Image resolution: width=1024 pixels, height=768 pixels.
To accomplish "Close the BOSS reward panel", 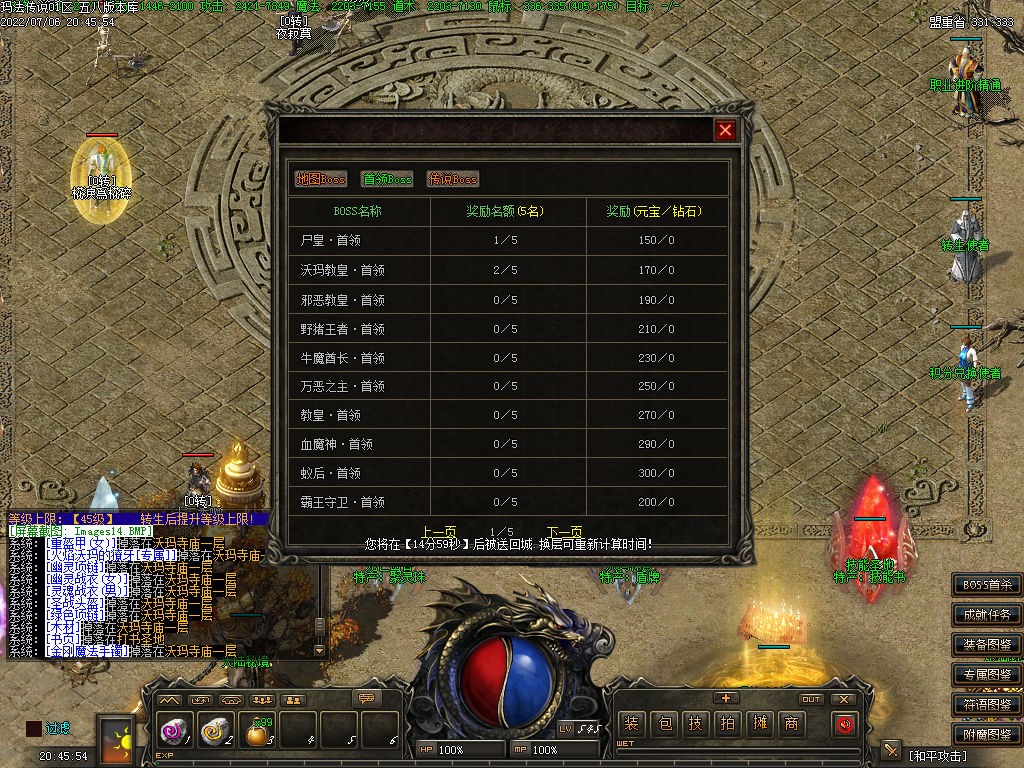I will click(x=726, y=130).
